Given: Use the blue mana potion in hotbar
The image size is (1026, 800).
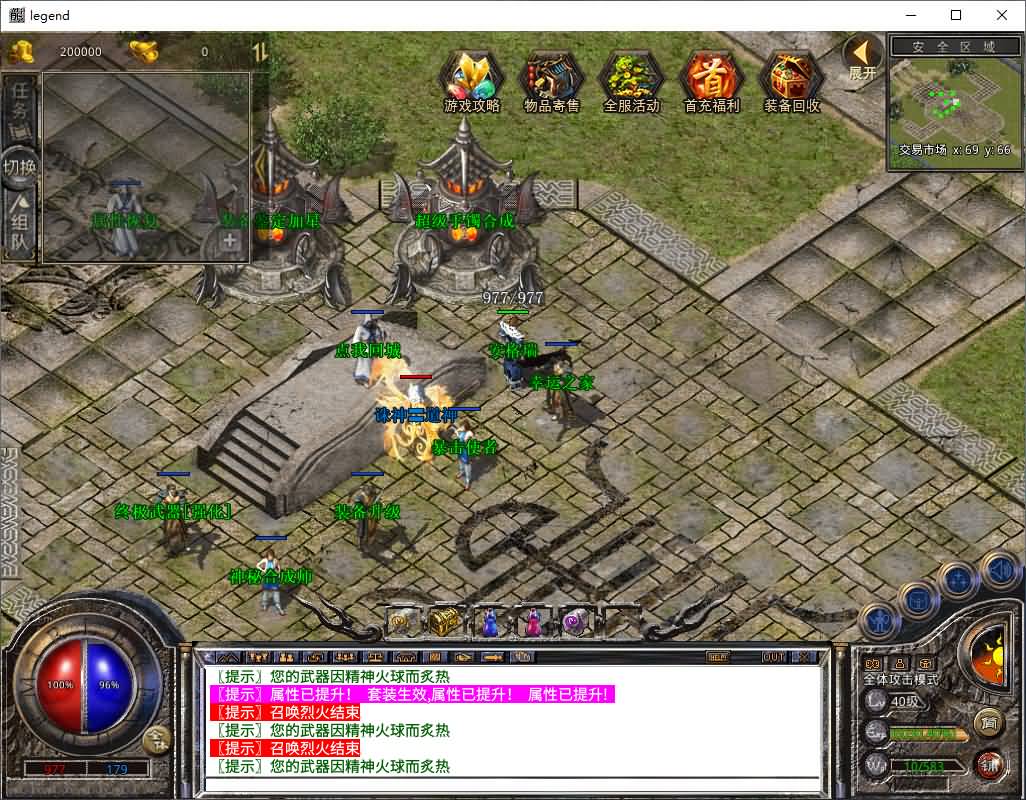Looking at the screenshot, I should [x=490, y=622].
